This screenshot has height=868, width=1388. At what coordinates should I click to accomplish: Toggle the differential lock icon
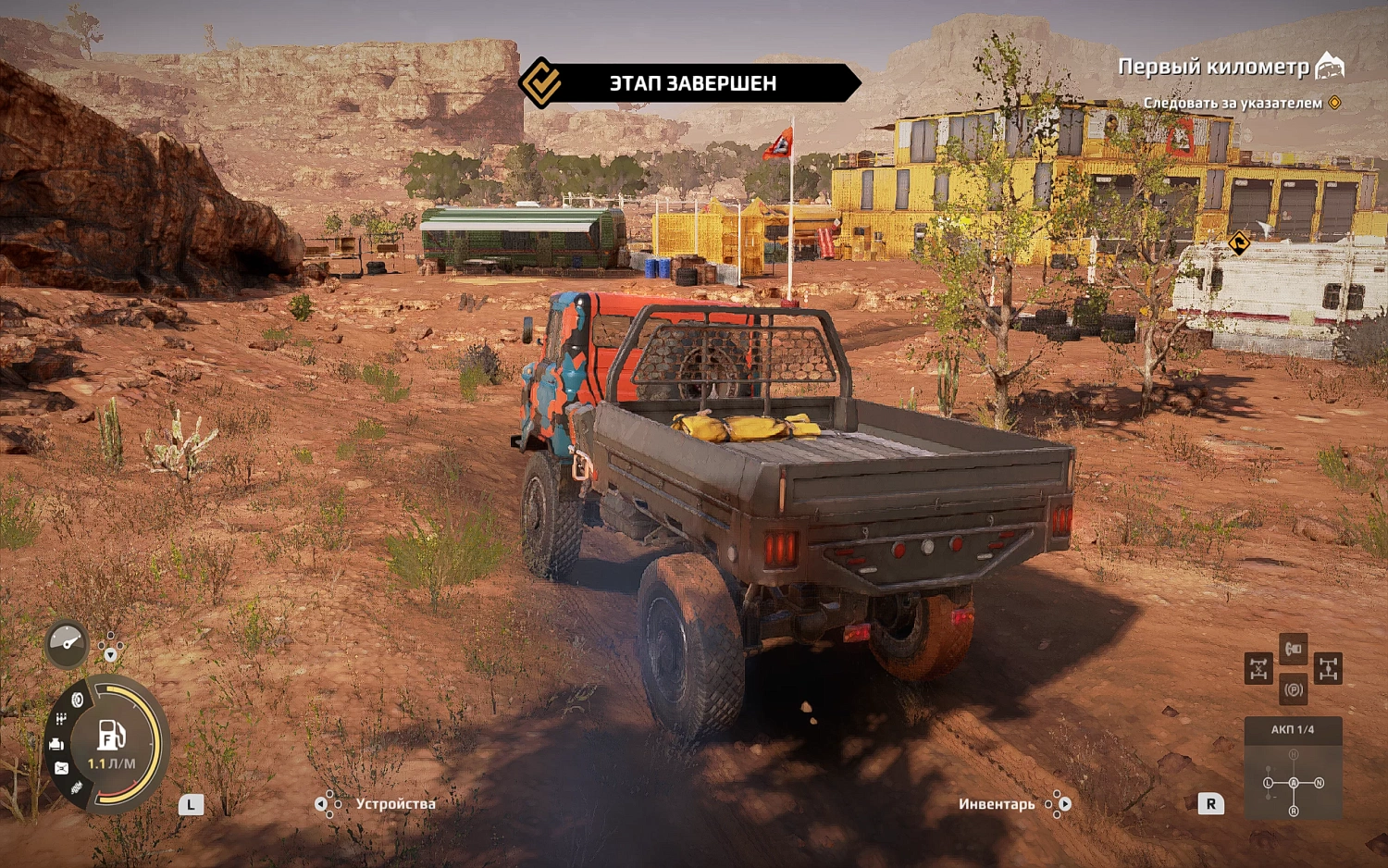(x=1258, y=668)
